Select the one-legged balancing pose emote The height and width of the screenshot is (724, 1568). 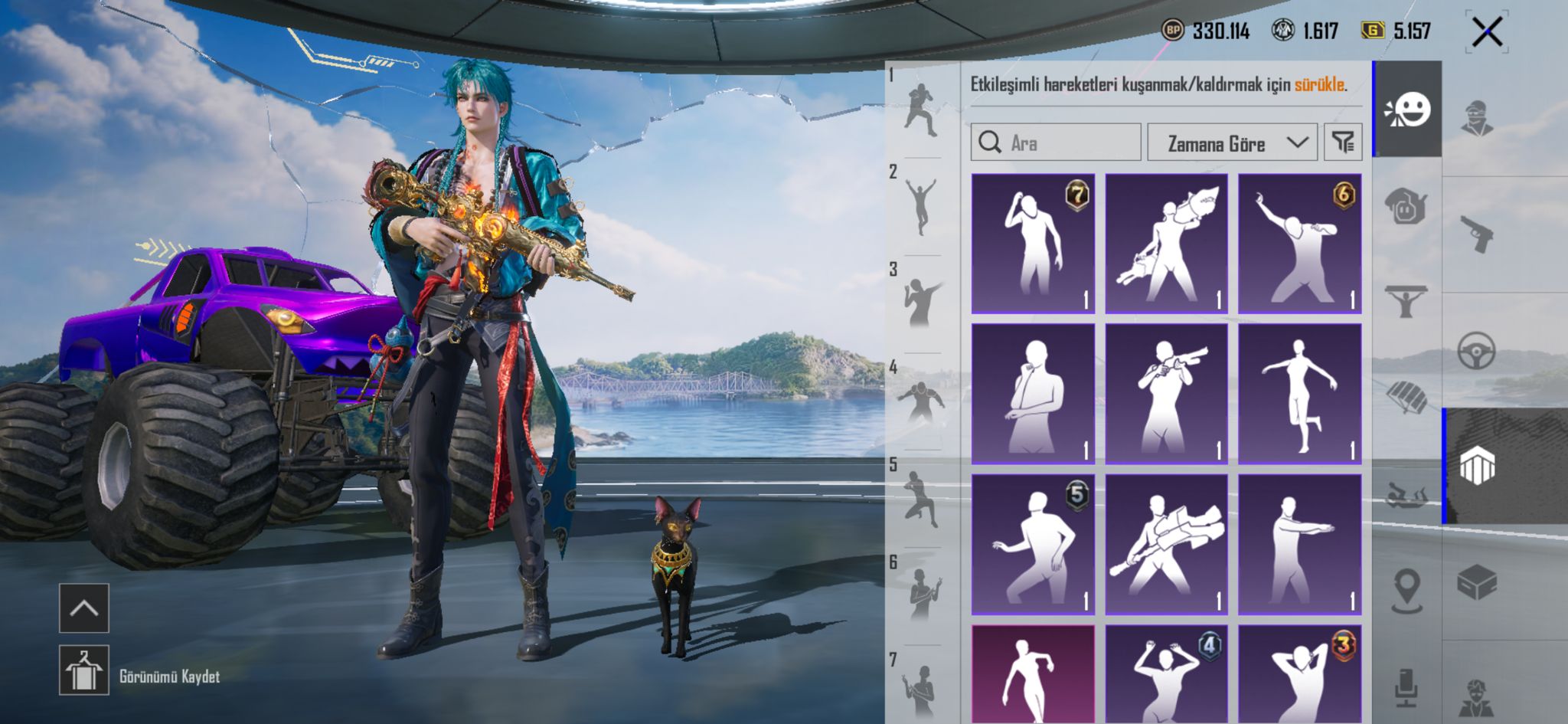[1299, 394]
